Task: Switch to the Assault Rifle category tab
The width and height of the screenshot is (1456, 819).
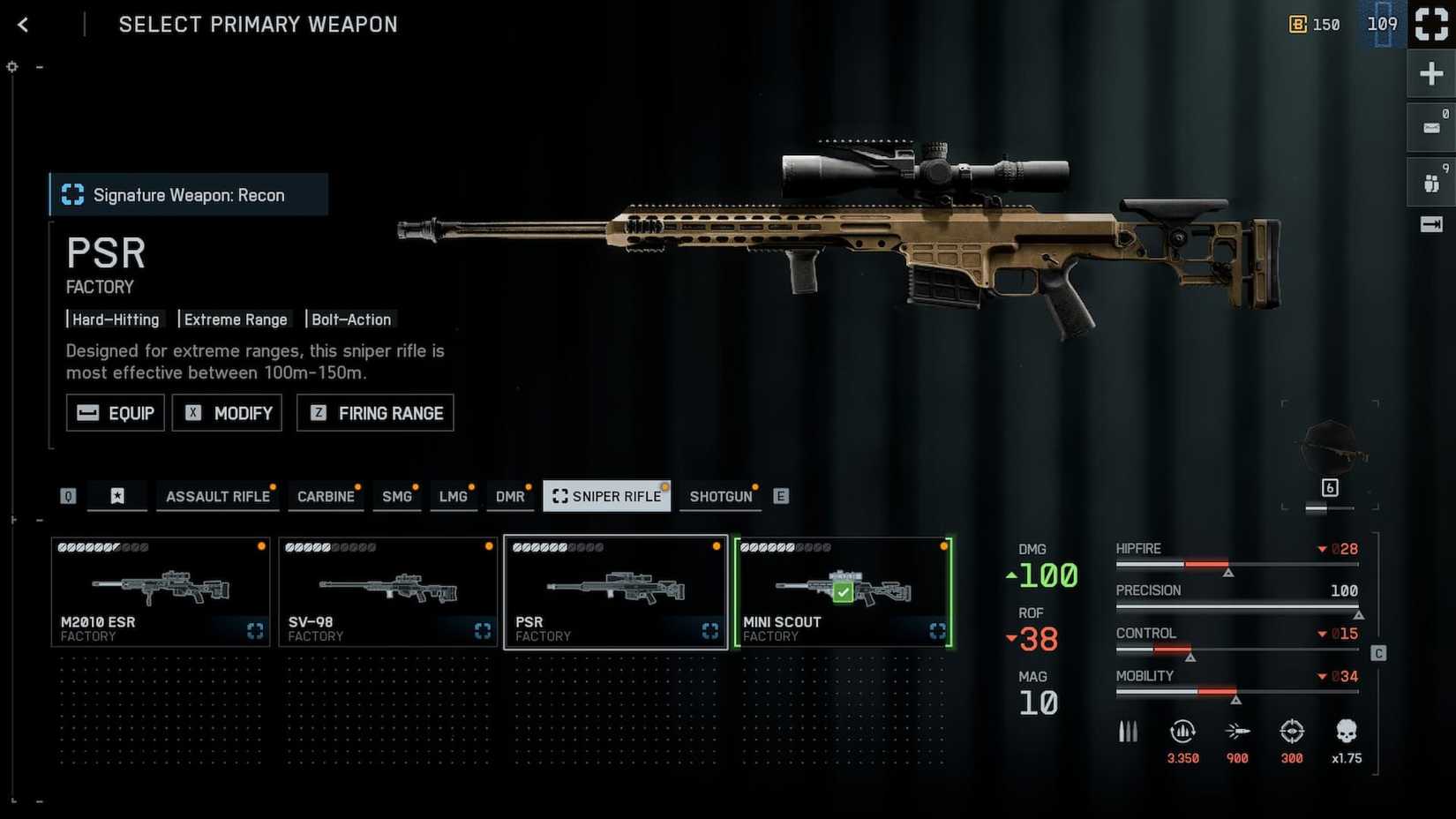Action: 217,496
